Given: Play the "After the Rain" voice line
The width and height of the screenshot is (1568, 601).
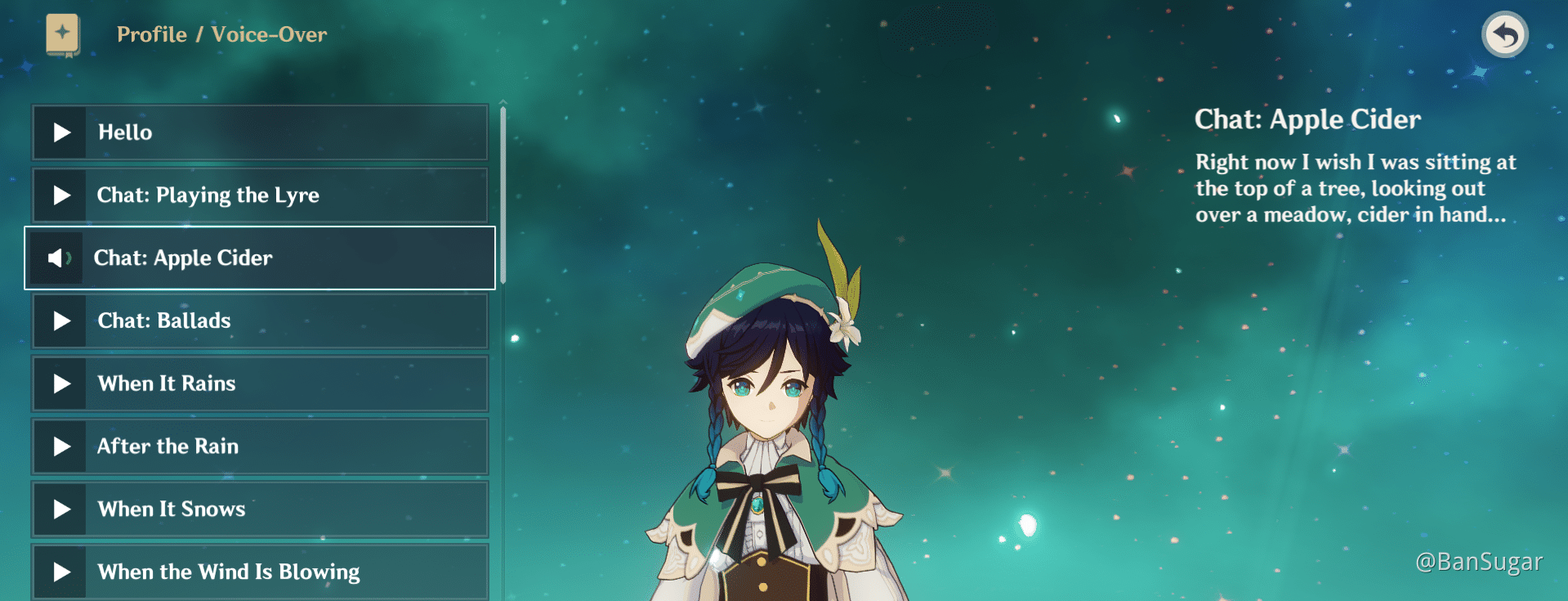Looking at the screenshot, I should (60, 446).
